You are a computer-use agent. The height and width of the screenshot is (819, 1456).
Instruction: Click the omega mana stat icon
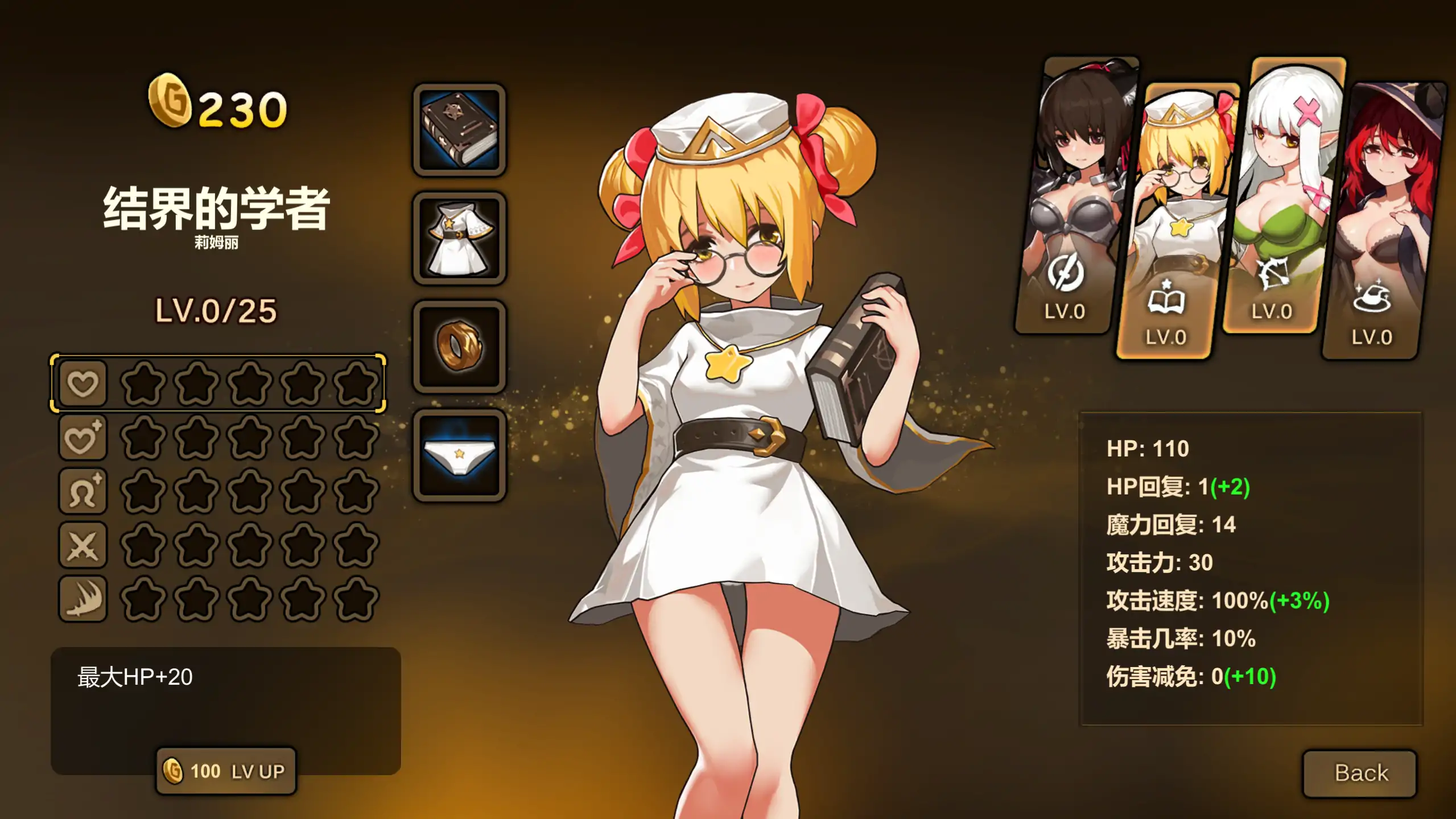pos(83,489)
